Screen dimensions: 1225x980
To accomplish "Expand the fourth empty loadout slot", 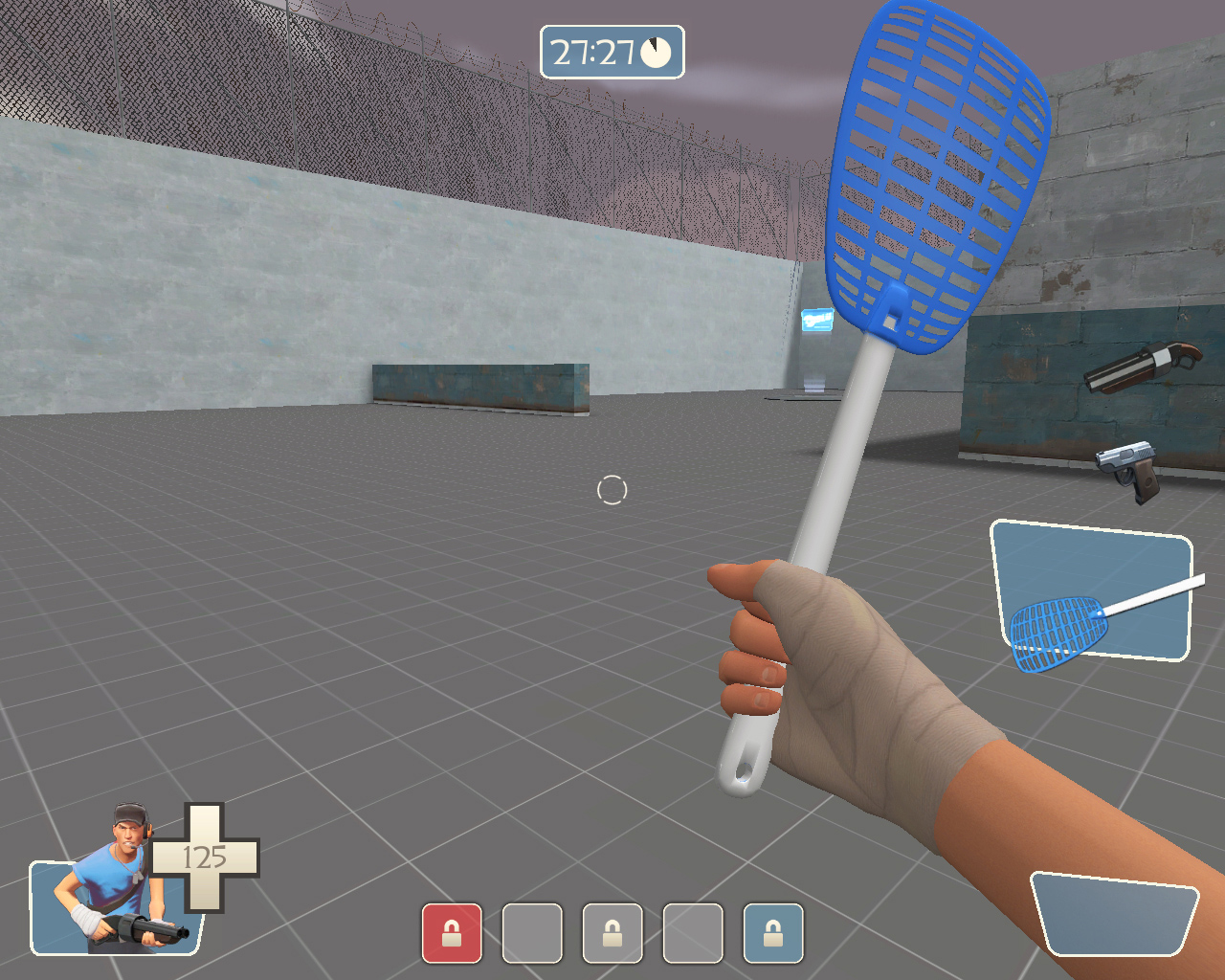I will click(692, 933).
